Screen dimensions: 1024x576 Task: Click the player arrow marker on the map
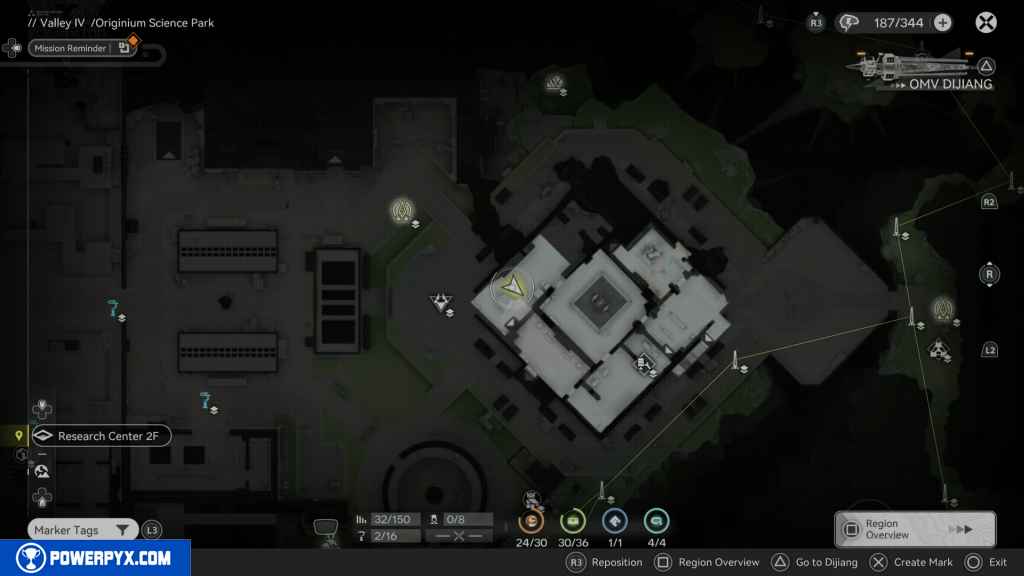pyautogui.click(x=513, y=288)
